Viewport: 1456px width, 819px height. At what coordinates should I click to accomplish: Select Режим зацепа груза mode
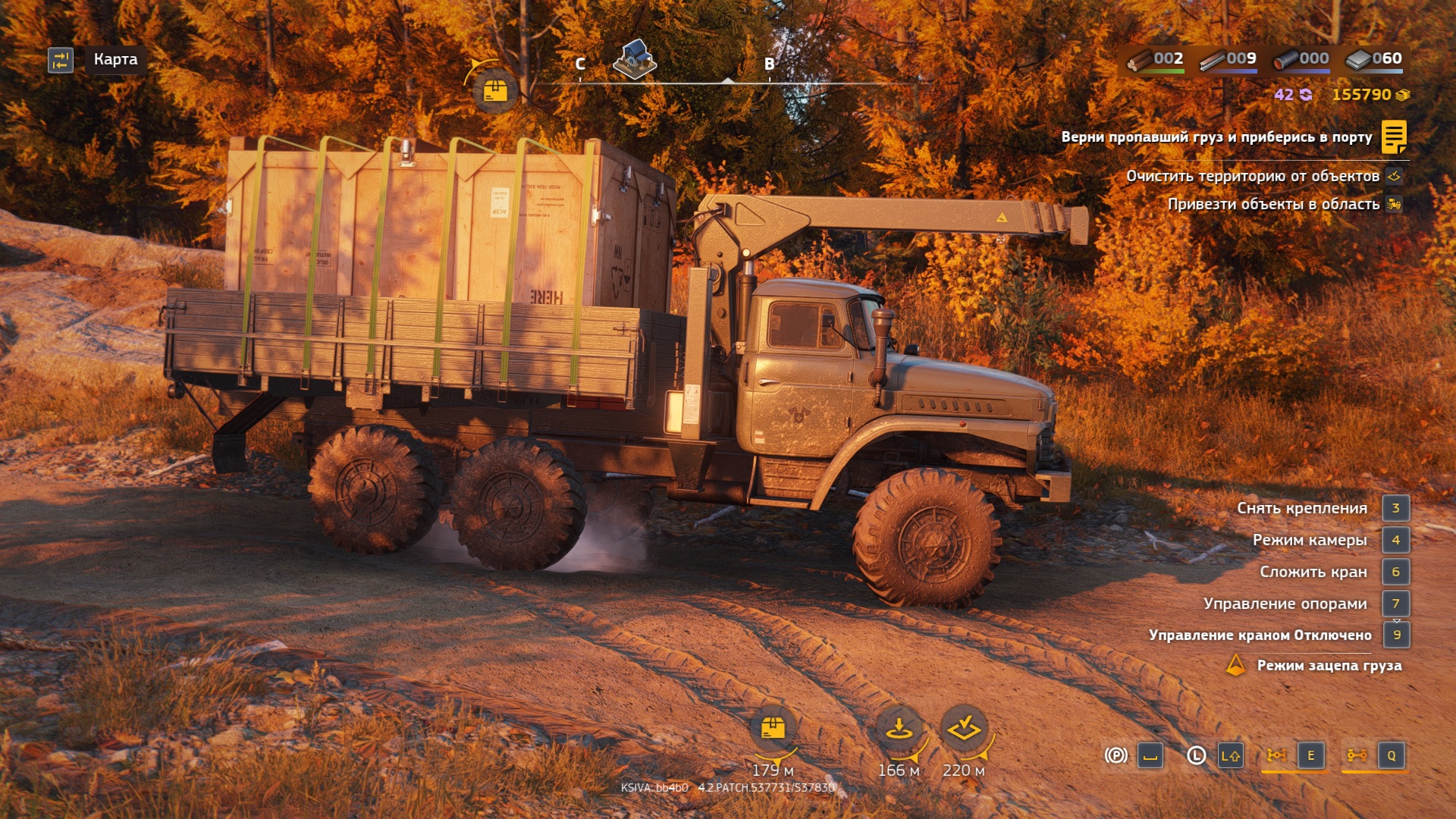pyautogui.click(x=1329, y=666)
